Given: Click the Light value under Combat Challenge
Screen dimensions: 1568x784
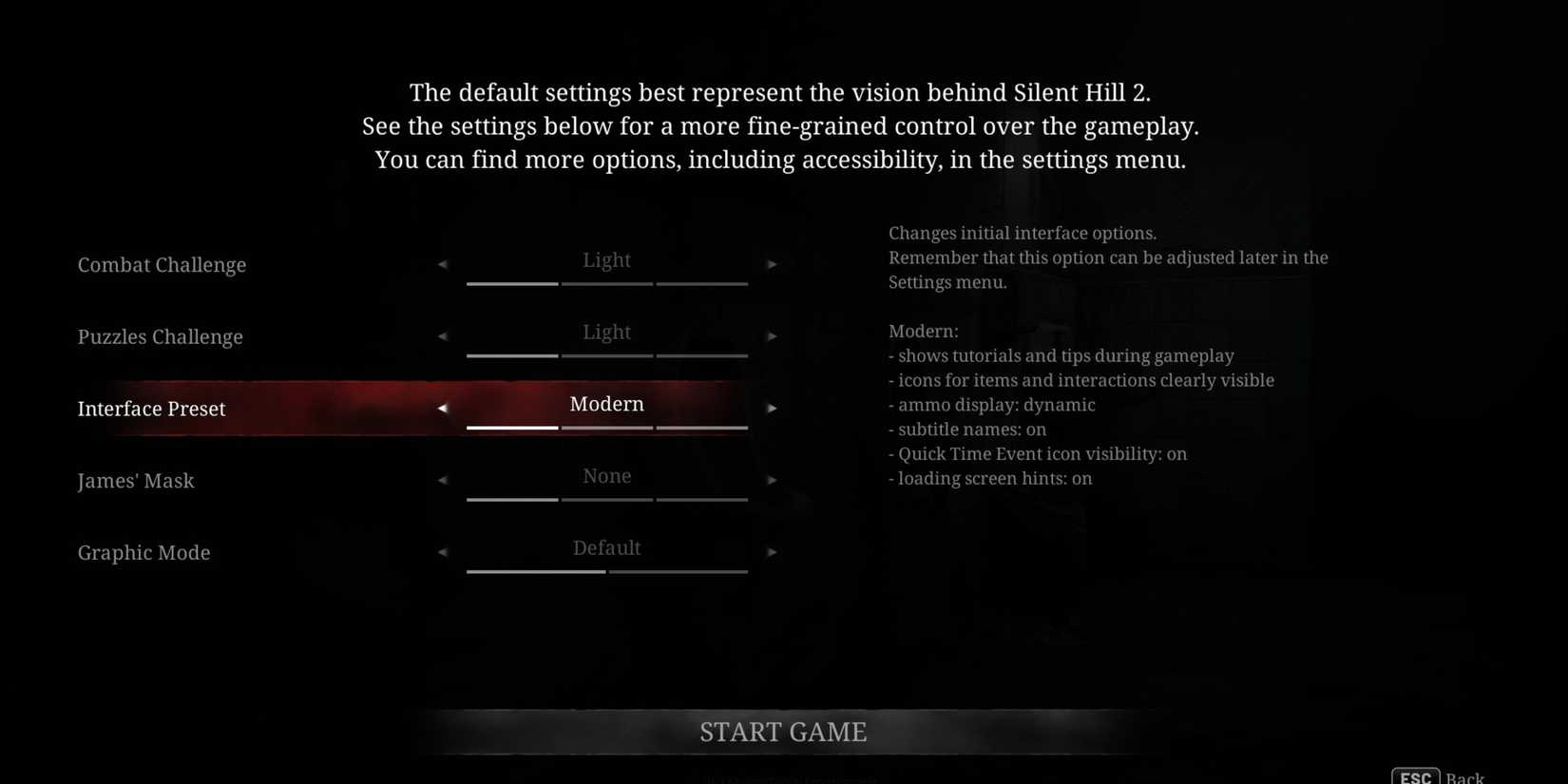Looking at the screenshot, I should coord(606,259).
